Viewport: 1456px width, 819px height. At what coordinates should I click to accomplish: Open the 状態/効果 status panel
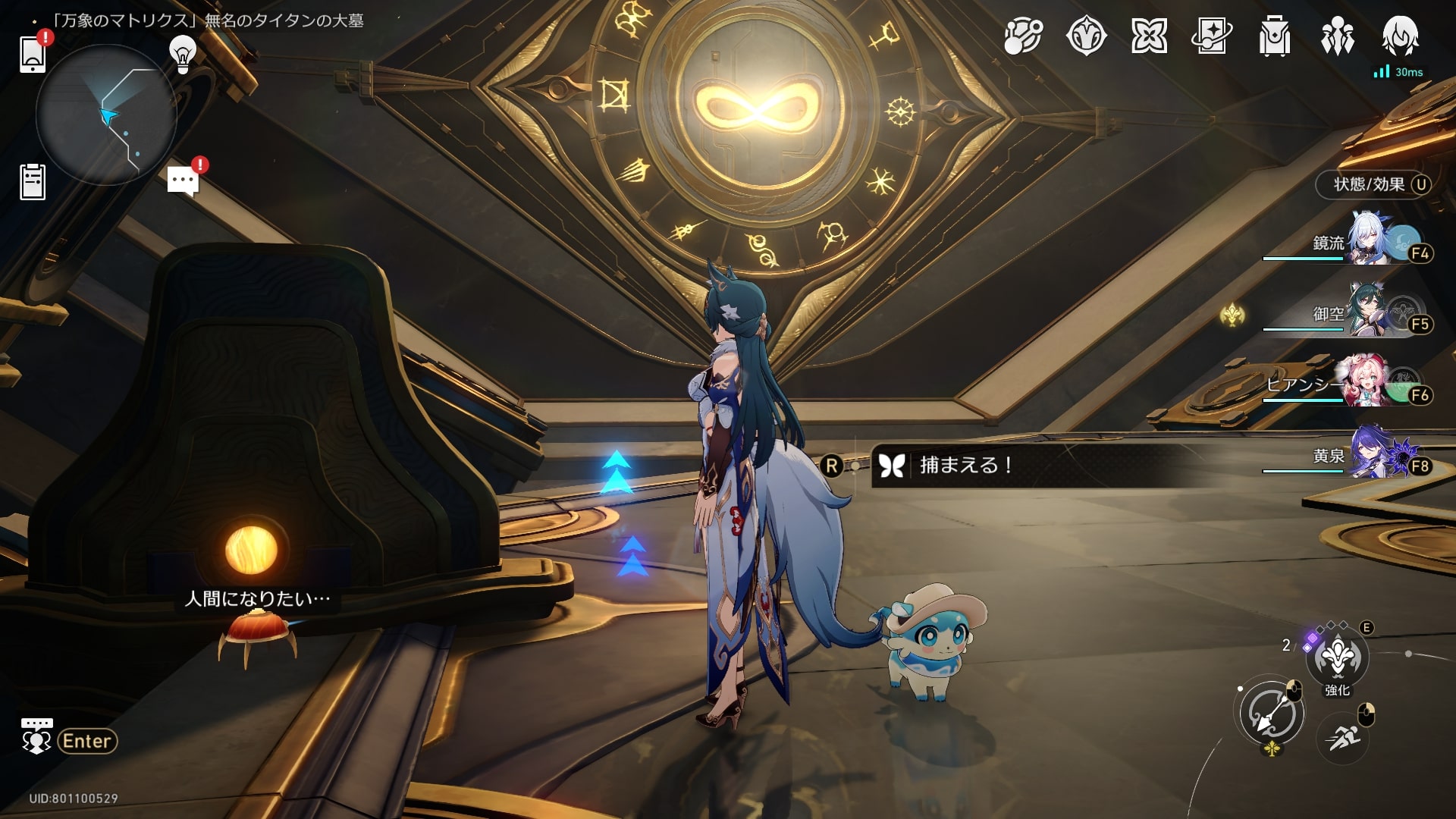coord(1373,184)
